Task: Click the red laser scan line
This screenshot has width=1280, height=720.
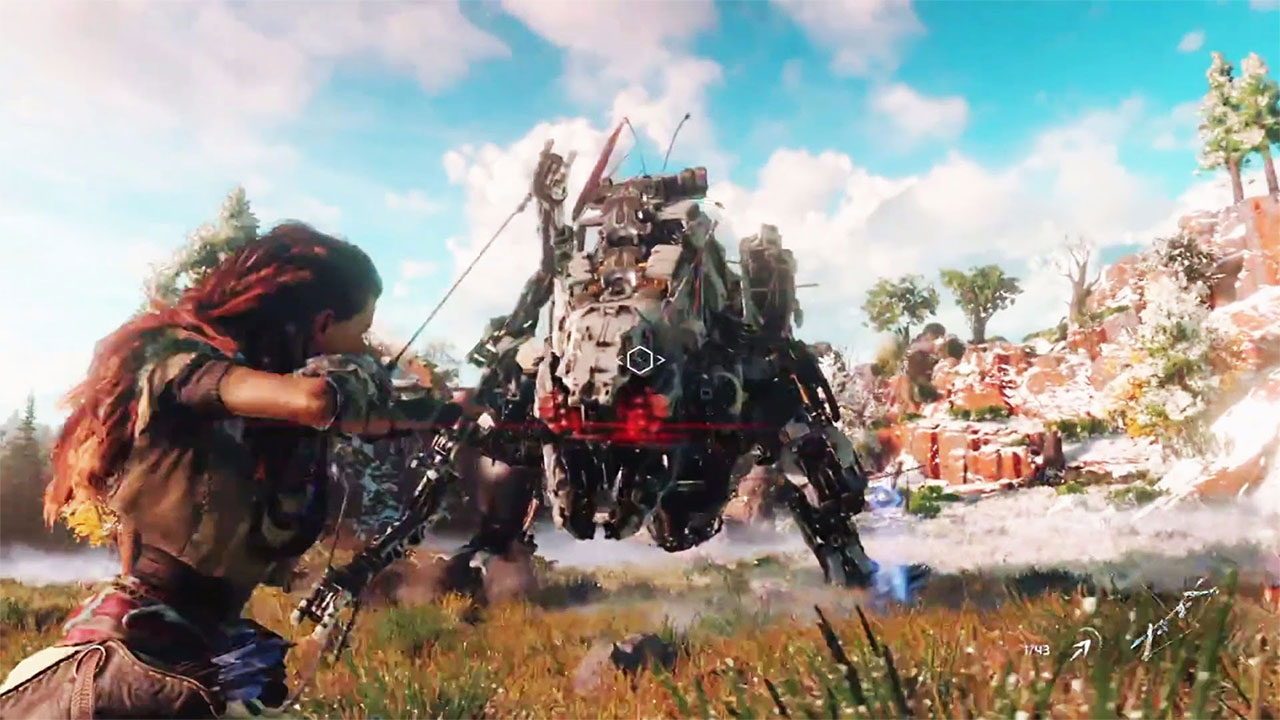Action: click(x=500, y=430)
